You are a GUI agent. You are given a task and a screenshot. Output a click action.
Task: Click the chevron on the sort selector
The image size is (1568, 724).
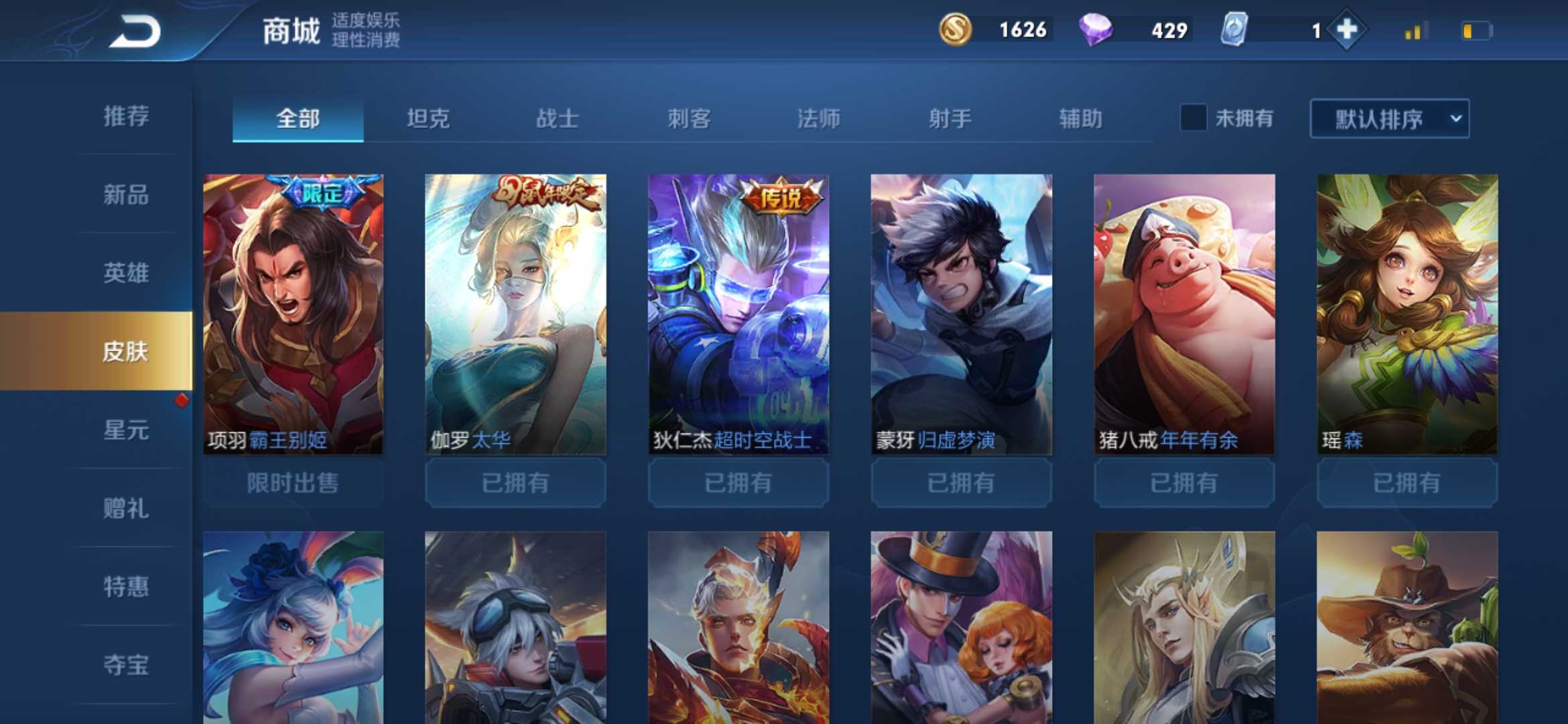coord(1454,118)
